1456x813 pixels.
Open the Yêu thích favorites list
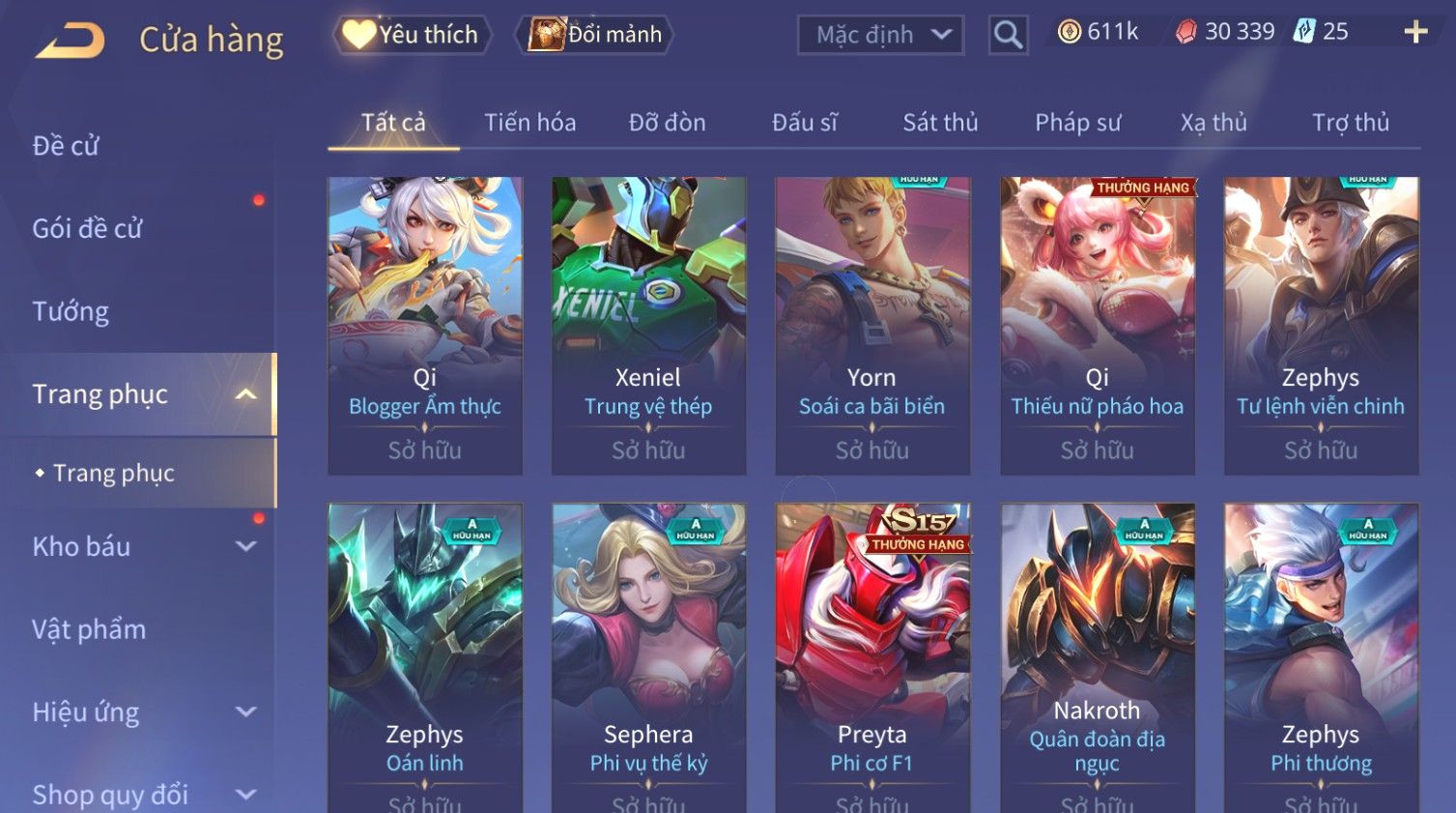coord(413,35)
